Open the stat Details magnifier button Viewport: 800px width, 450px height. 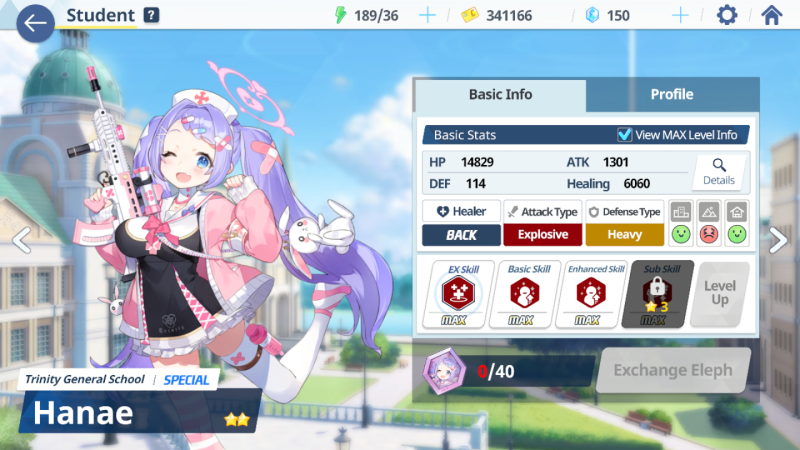pos(718,172)
